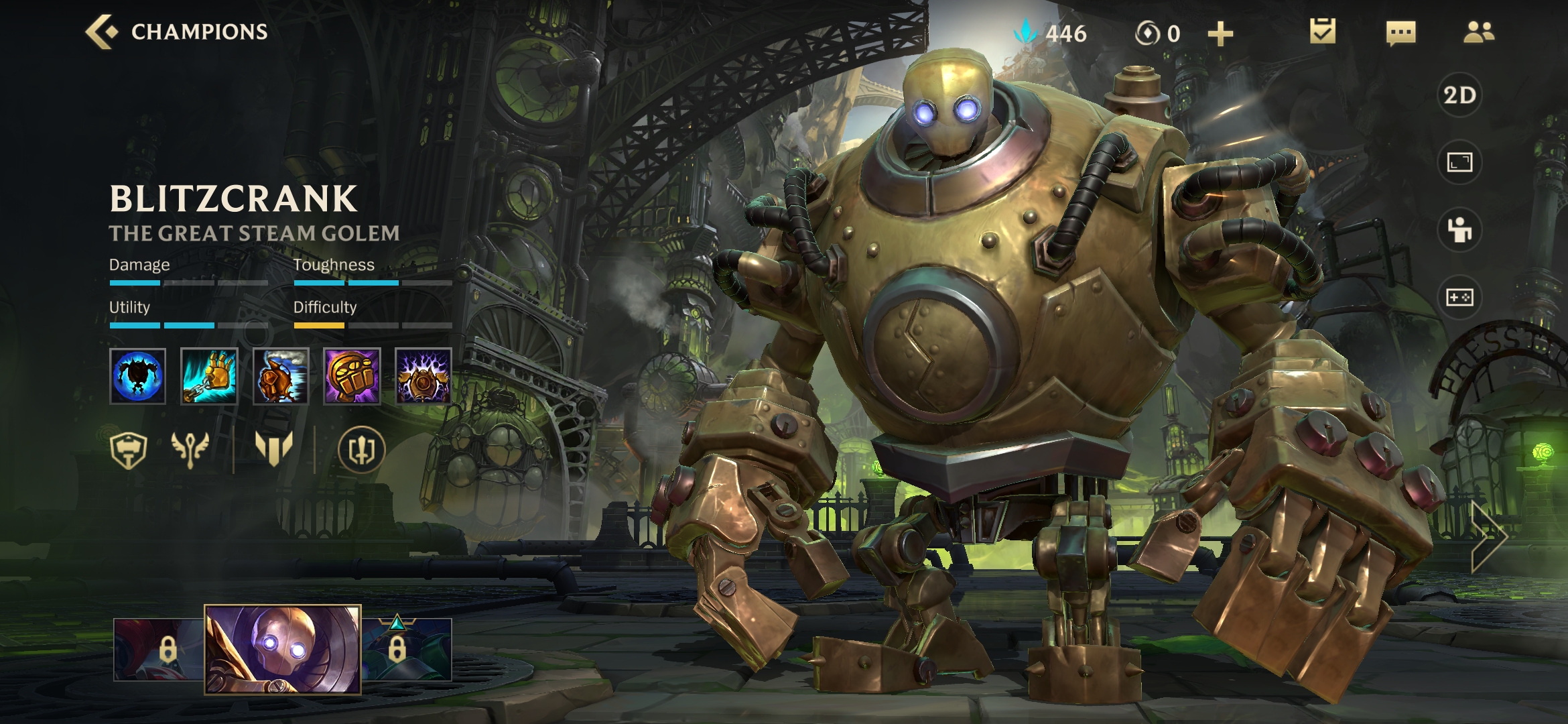The width and height of the screenshot is (1568, 724).
Task: Open the missions checklist icon
Action: click(1322, 32)
